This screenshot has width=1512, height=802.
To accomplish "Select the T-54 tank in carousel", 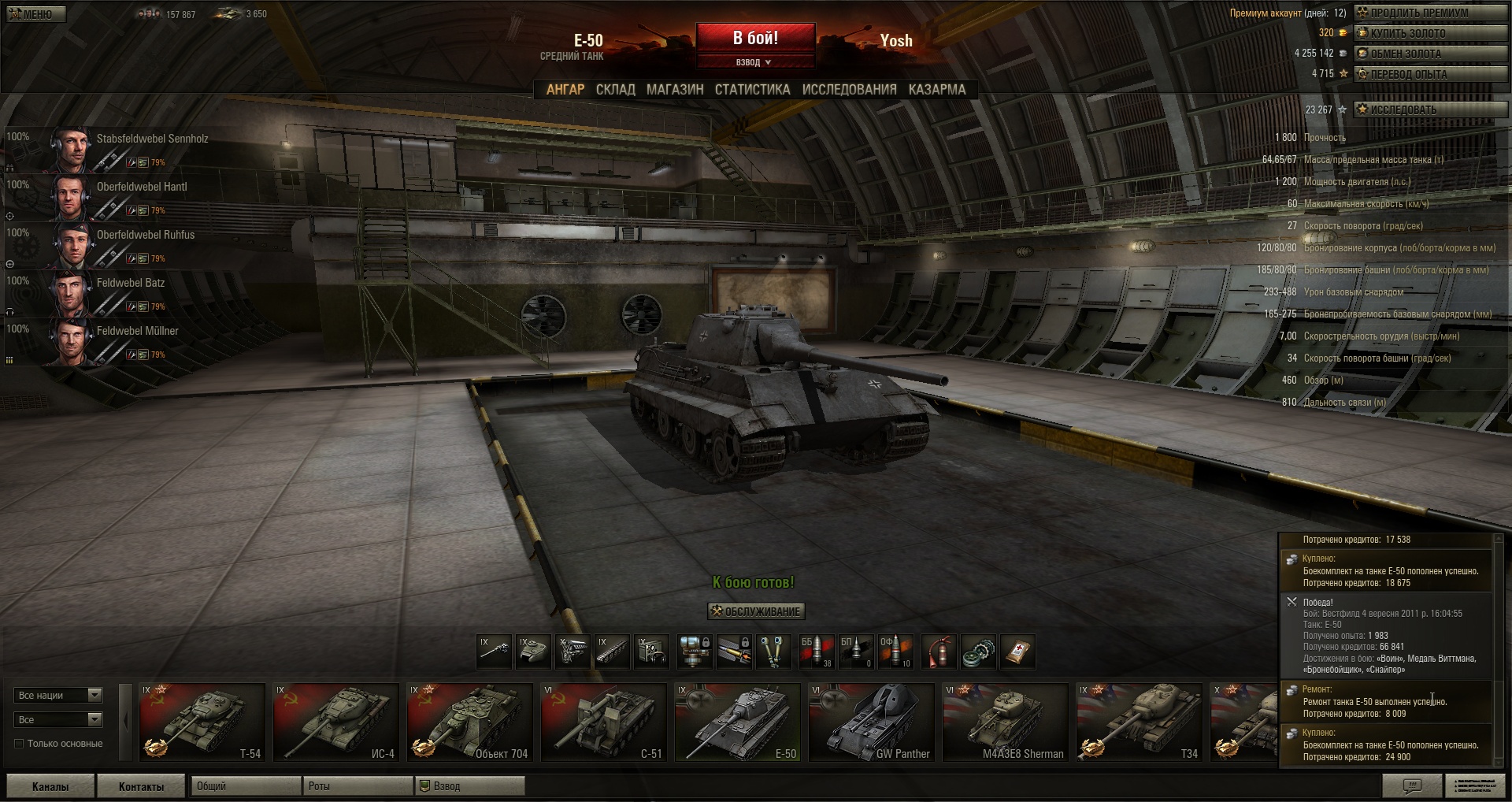I will point(202,722).
